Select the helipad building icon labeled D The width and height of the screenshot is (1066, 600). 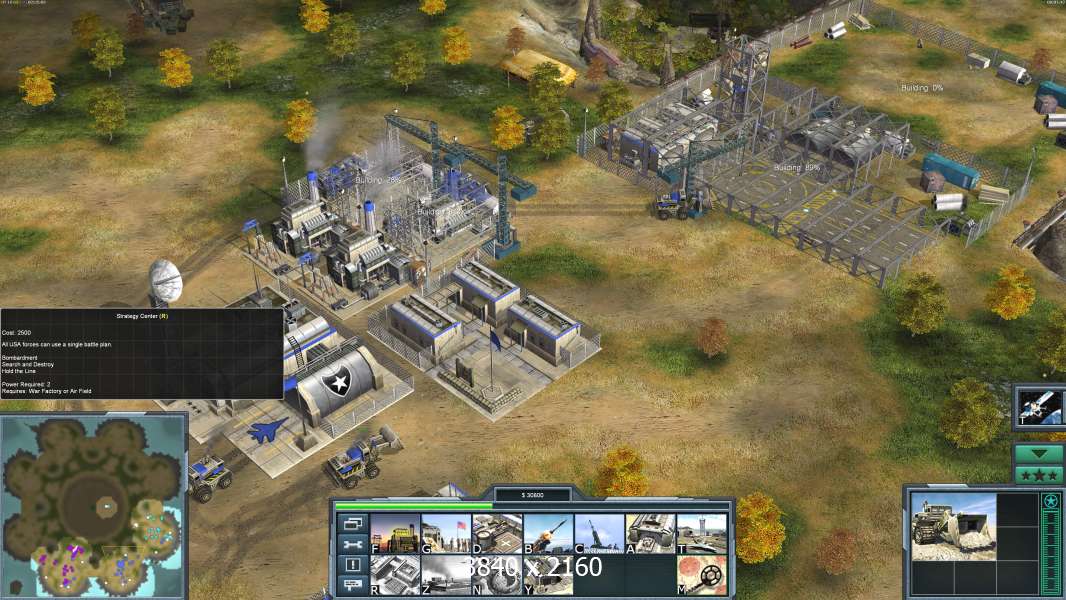tap(497, 534)
